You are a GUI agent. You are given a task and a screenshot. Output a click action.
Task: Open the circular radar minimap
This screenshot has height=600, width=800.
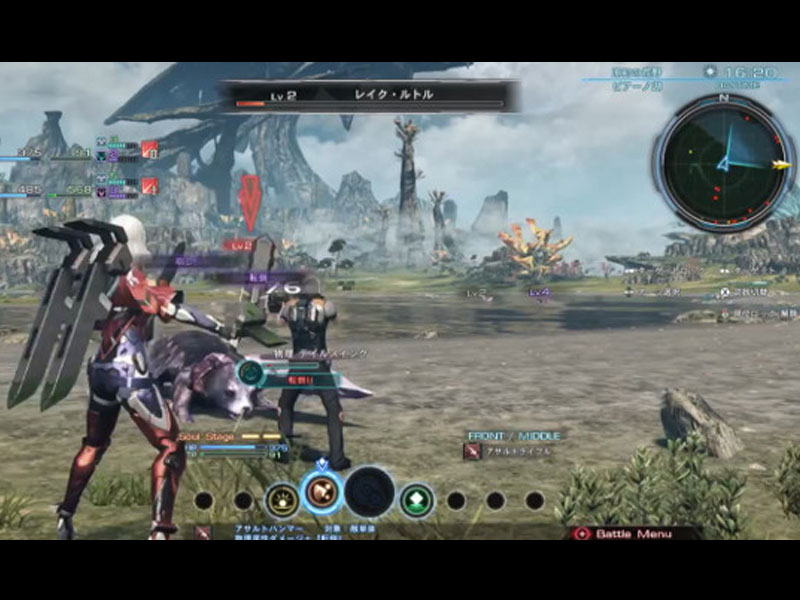point(724,162)
